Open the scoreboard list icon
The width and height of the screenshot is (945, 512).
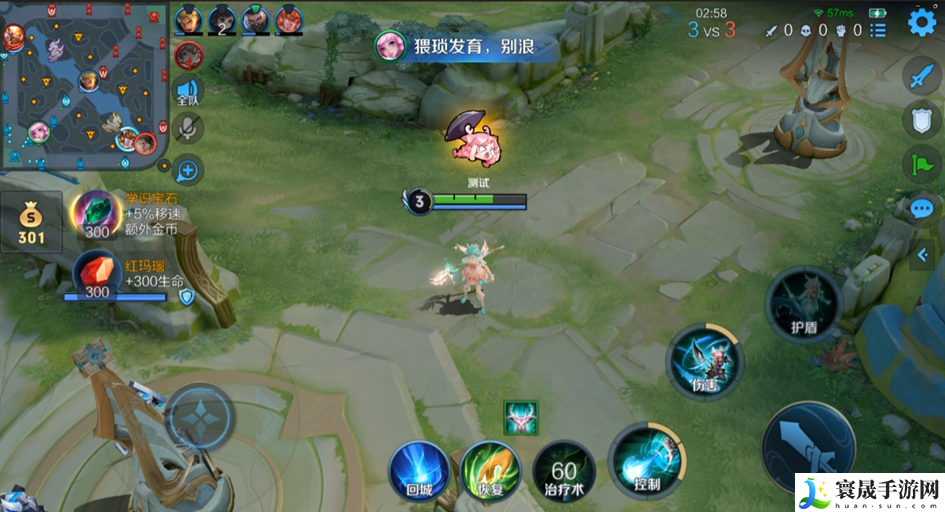(x=878, y=30)
